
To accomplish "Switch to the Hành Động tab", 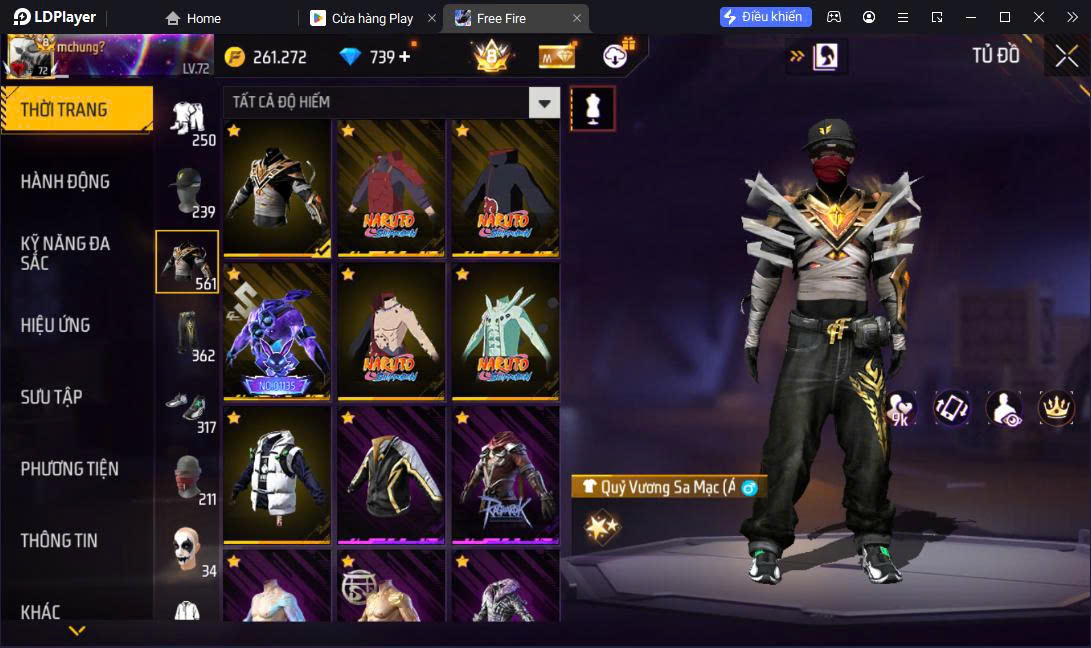I will [x=66, y=182].
